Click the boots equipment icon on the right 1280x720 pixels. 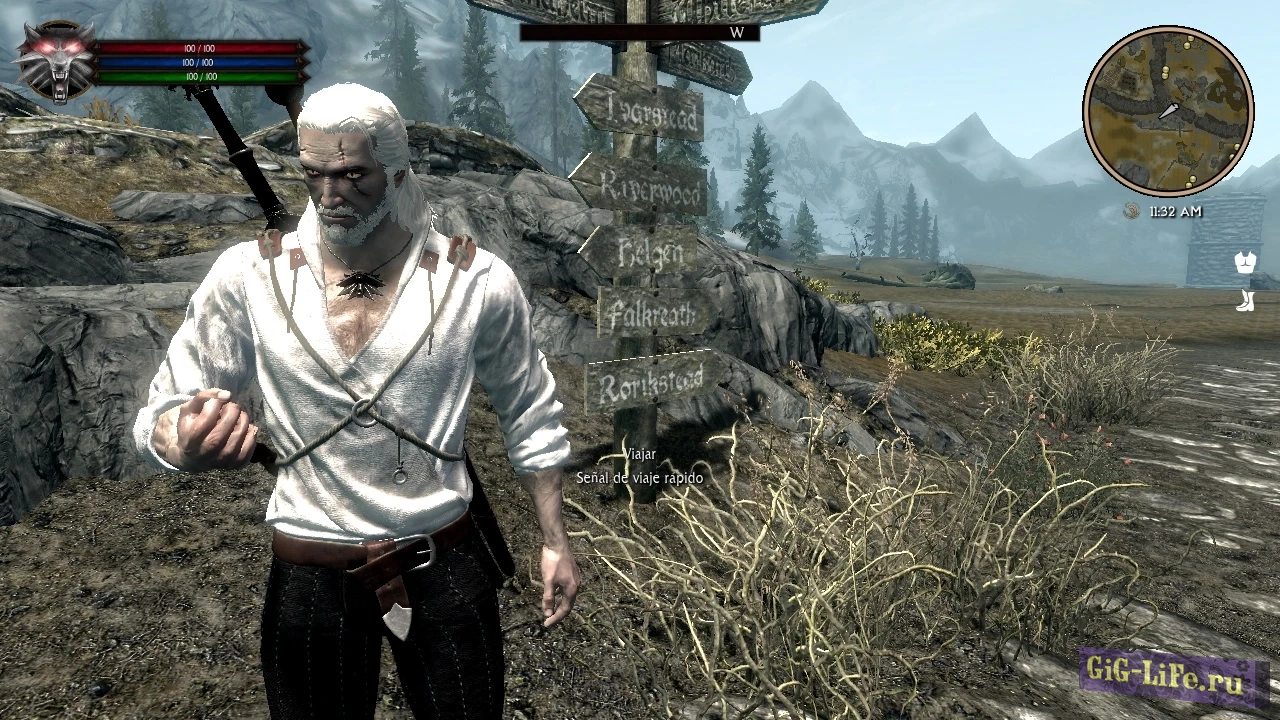[1243, 302]
